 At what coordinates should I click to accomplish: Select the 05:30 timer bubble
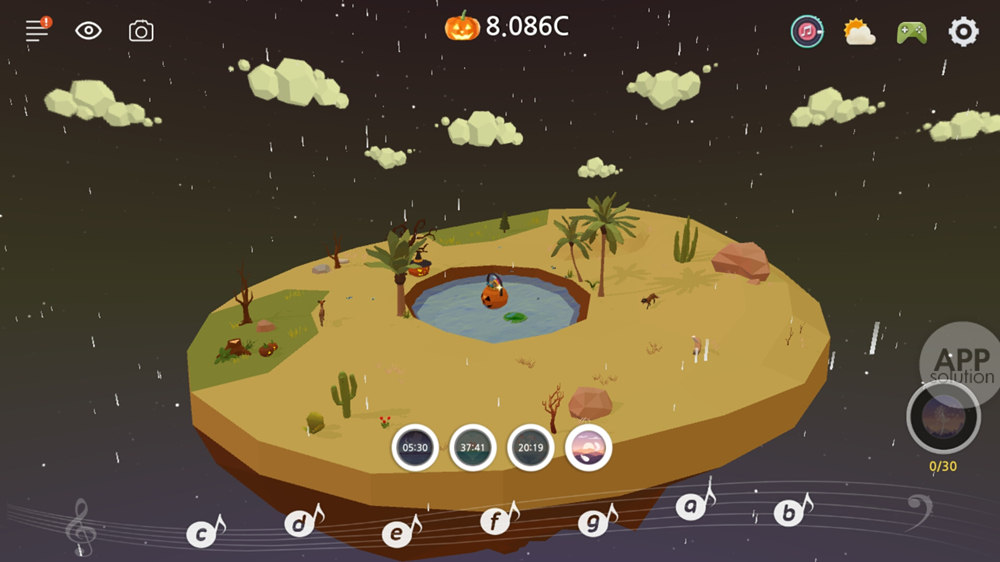415,447
